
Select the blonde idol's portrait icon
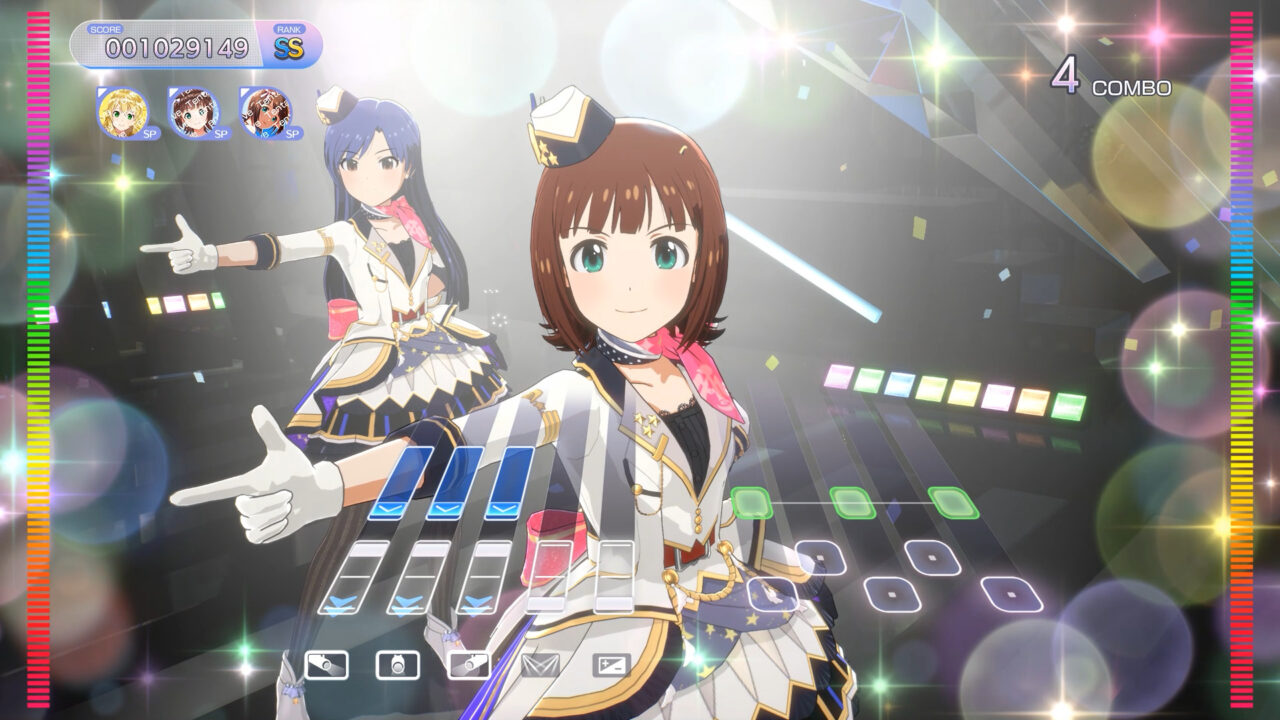coord(122,112)
